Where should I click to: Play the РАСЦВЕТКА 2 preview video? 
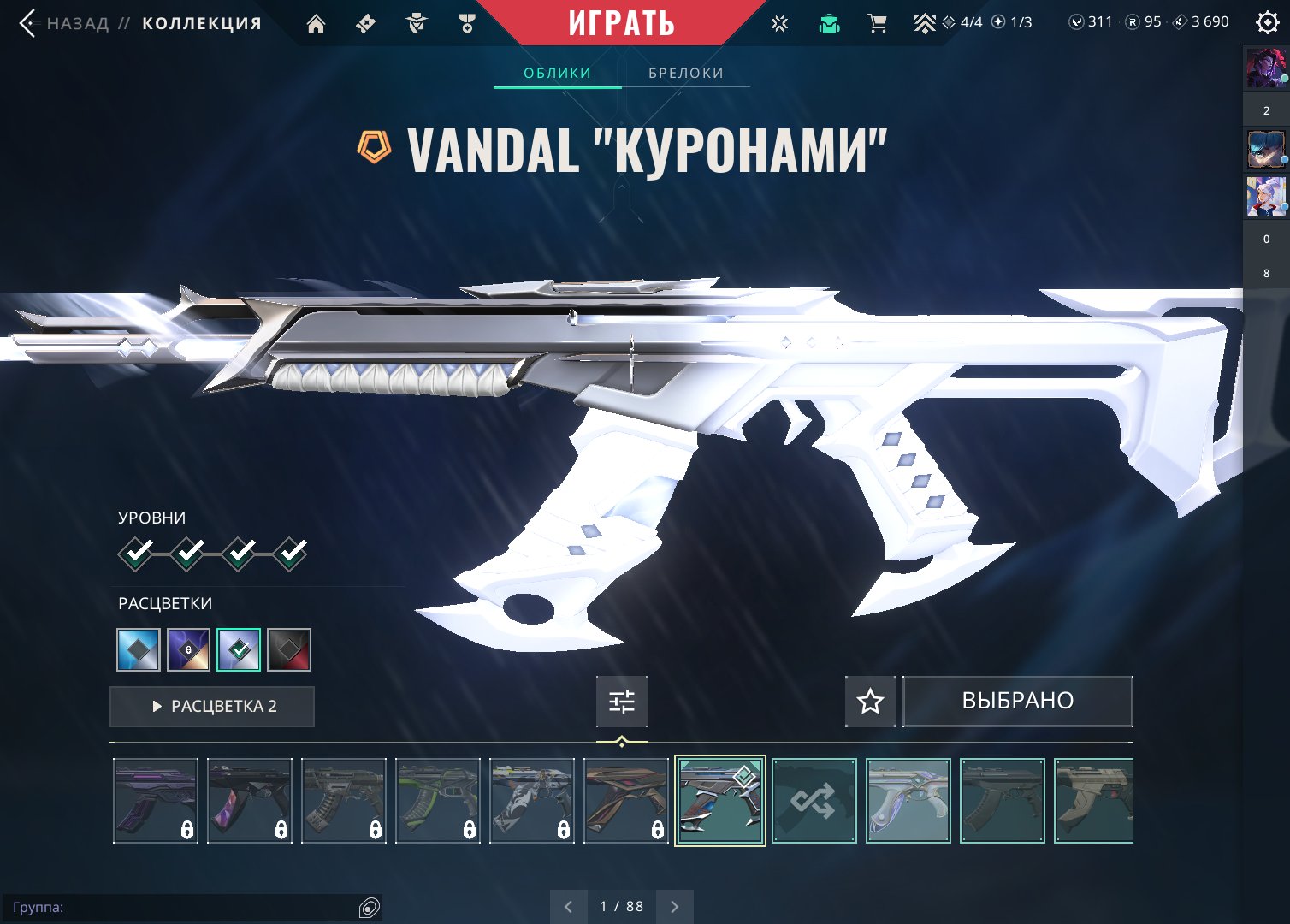click(x=212, y=707)
